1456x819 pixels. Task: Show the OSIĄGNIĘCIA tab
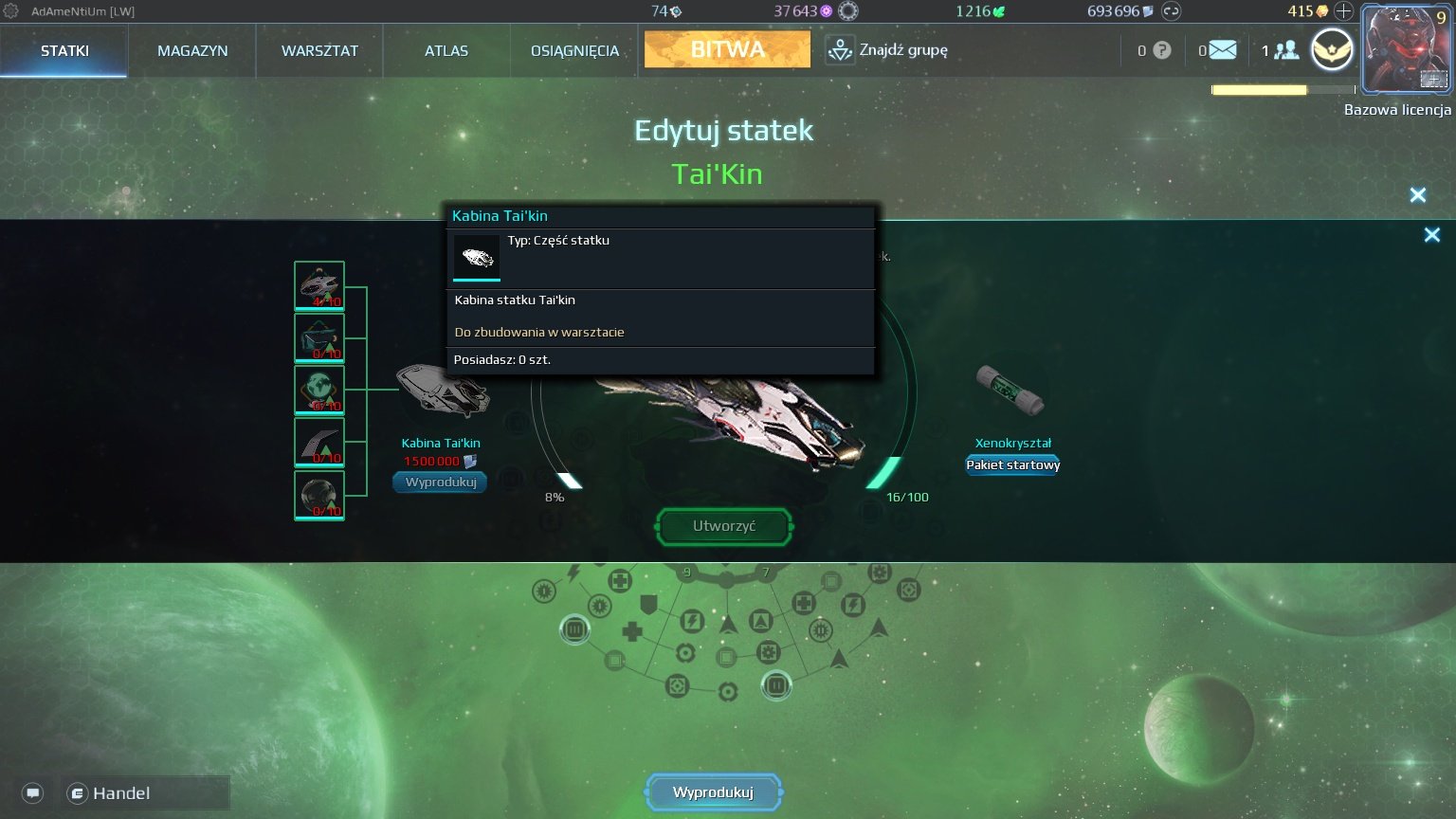click(x=574, y=51)
